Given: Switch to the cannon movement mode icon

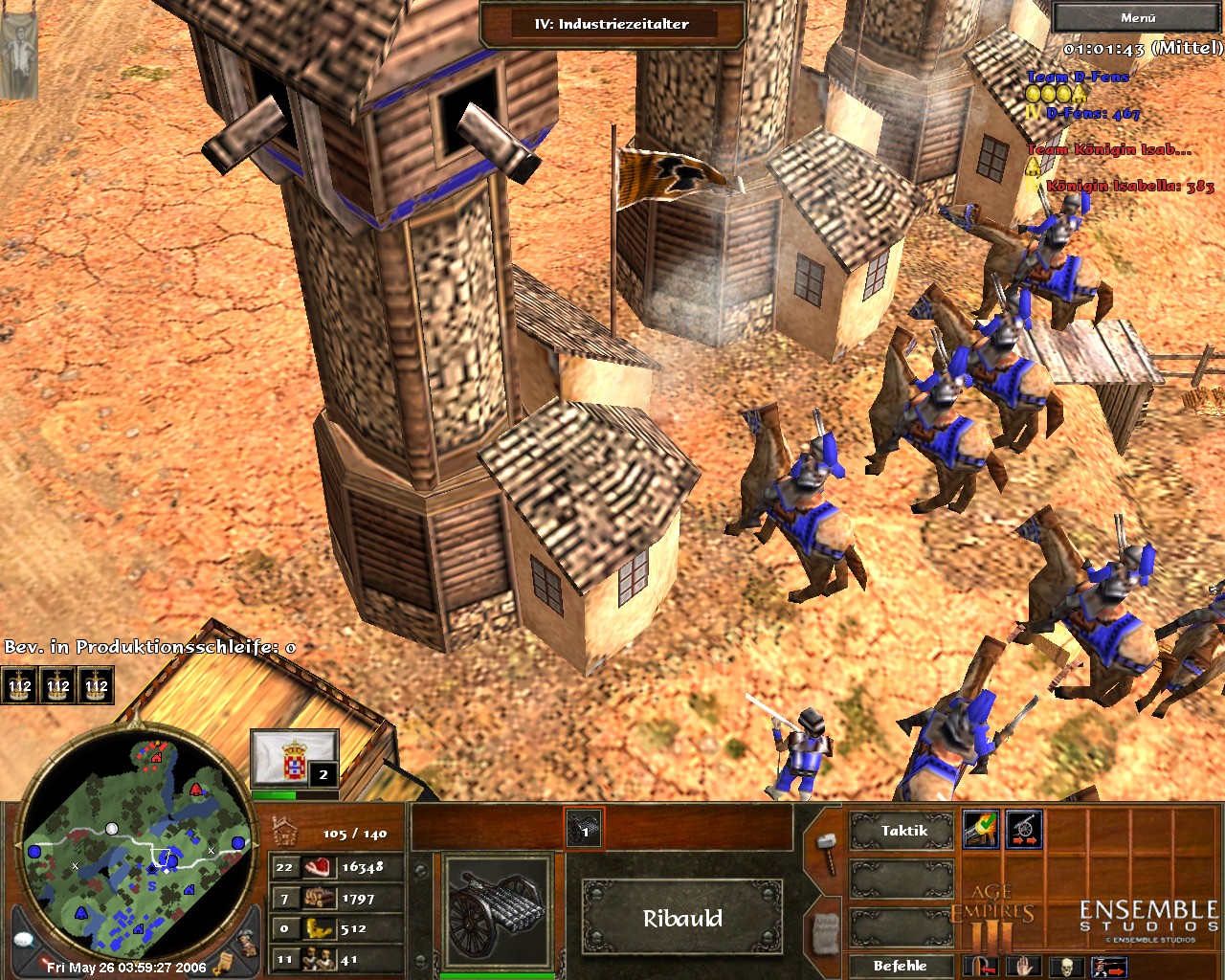Looking at the screenshot, I should click(1024, 830).
